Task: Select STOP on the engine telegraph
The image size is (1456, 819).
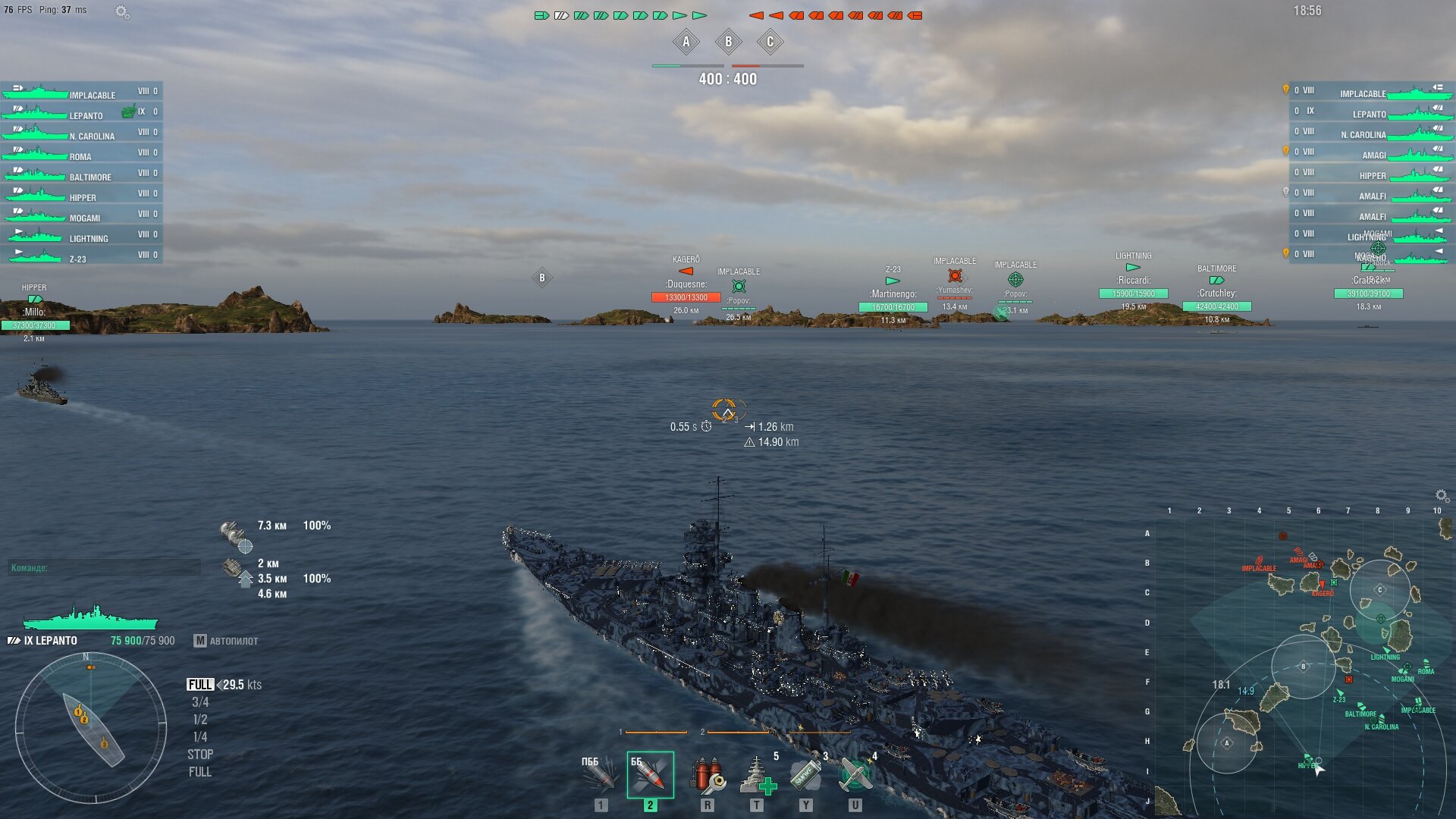Action: pos(200,755)
